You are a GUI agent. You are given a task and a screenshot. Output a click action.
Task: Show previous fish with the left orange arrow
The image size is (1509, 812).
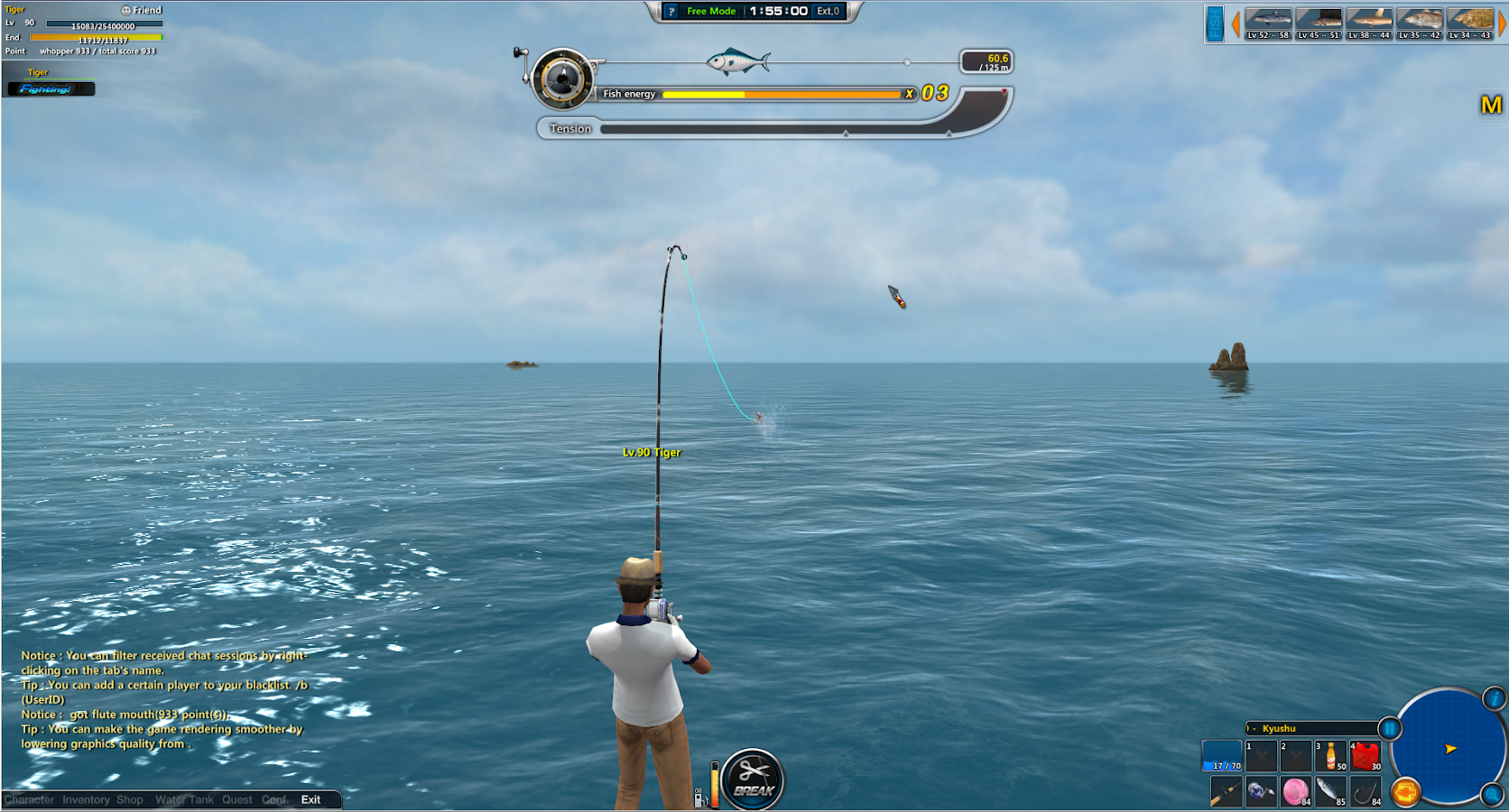click(1236, 24)
